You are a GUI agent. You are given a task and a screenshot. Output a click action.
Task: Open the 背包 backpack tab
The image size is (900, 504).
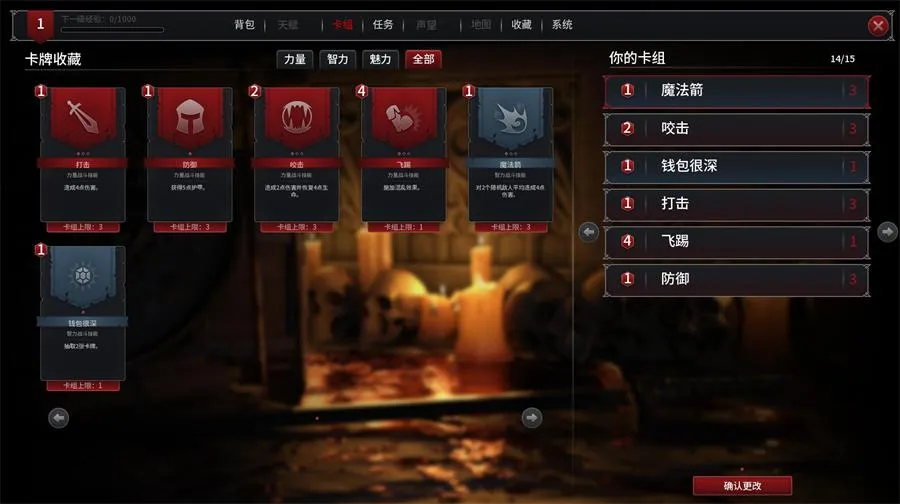click(x=244, y=25)
